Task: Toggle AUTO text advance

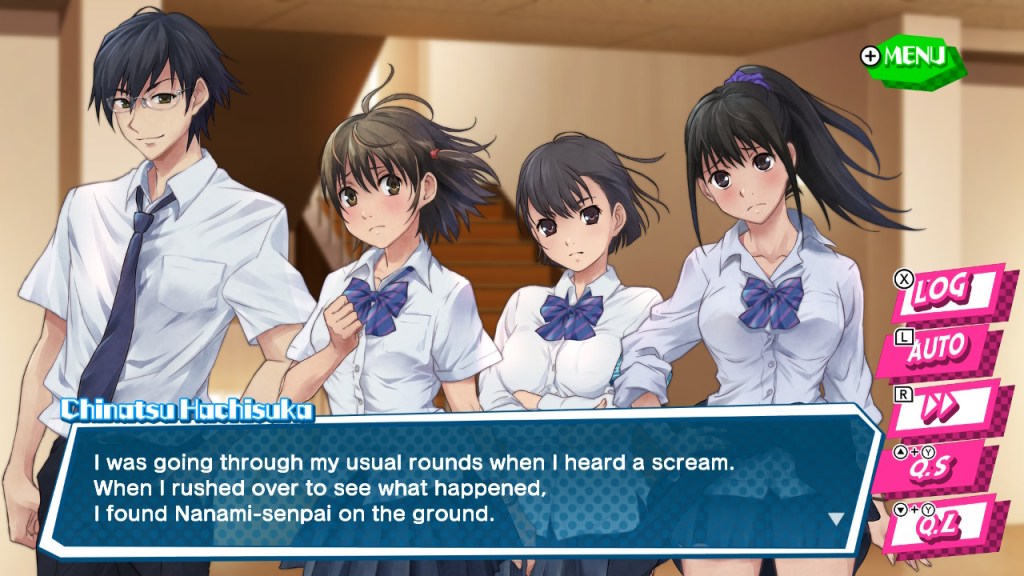Action: coord(940,348)
